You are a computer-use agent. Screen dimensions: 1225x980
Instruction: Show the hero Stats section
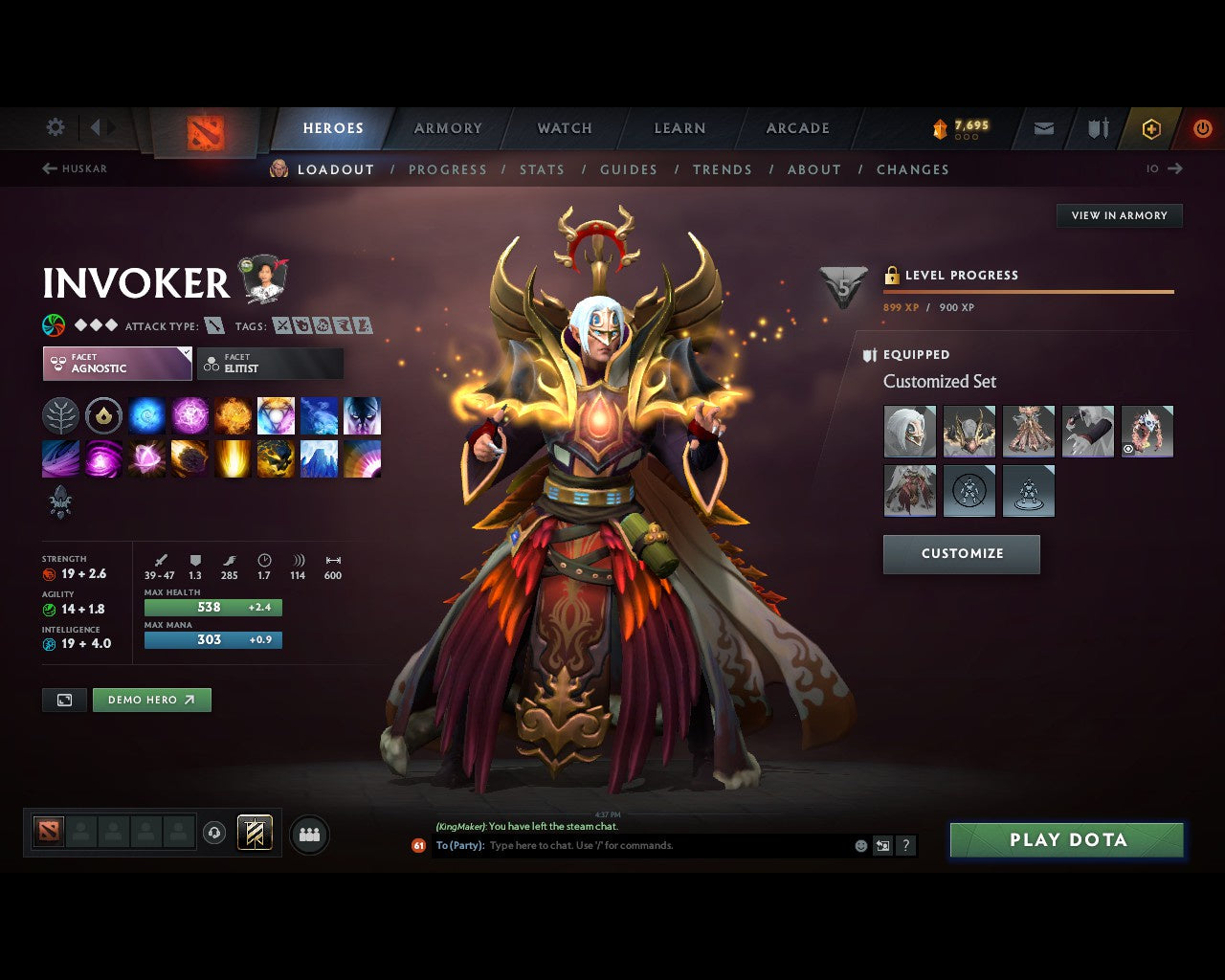542,169
